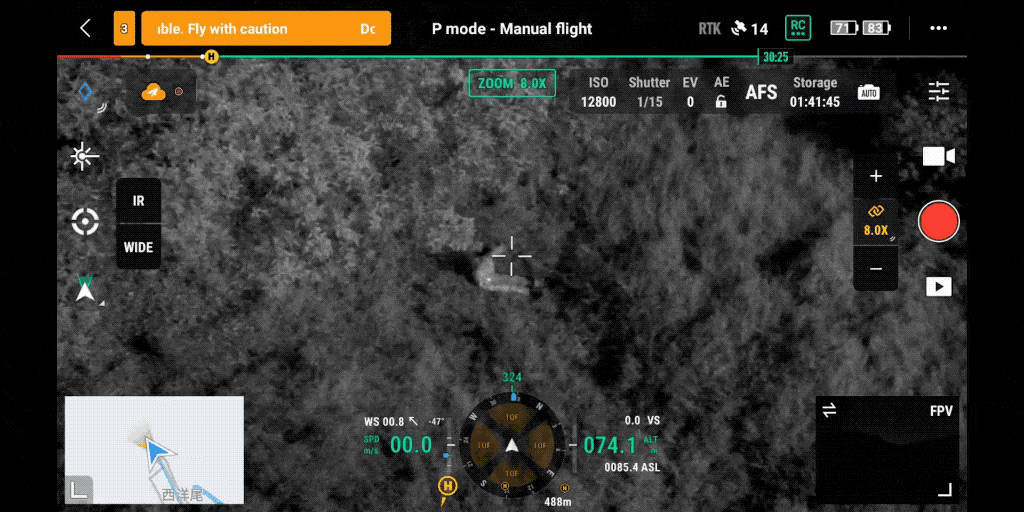Toggle the video camera mode icon
The image size is (1024, 512).
point(938,156)
